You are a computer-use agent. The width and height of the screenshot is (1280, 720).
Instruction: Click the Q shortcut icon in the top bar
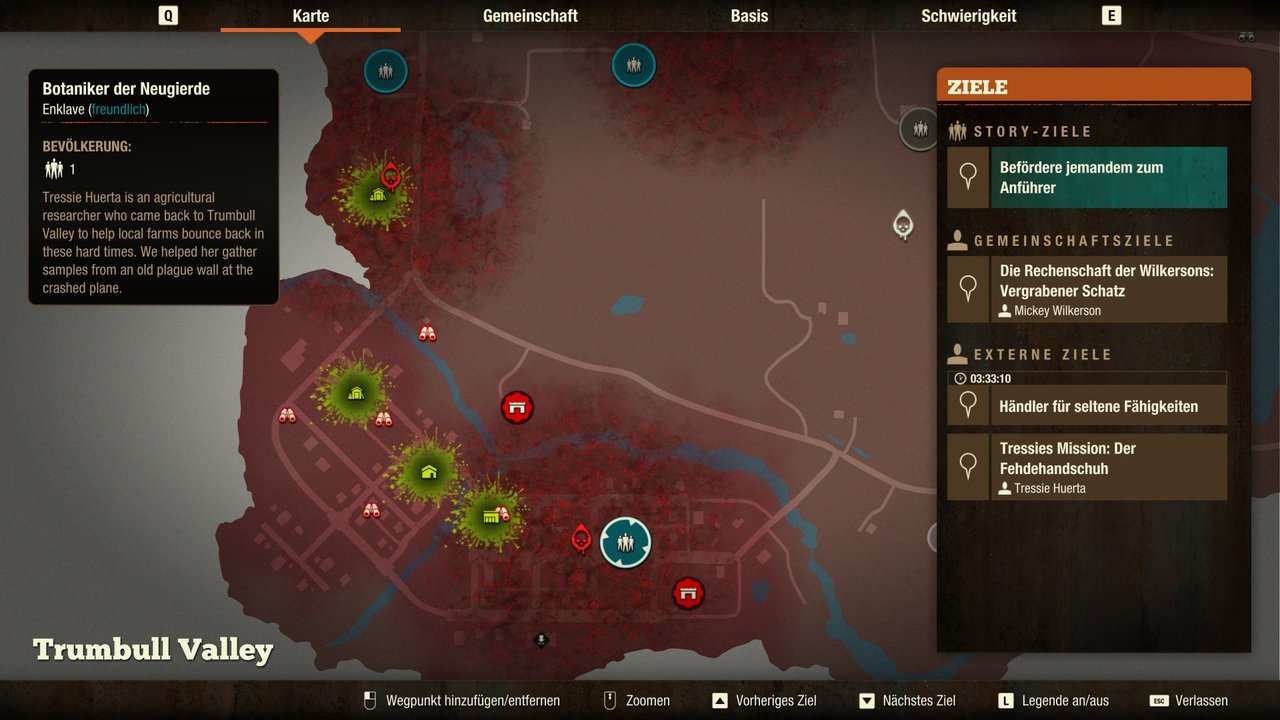coord(167,15)
